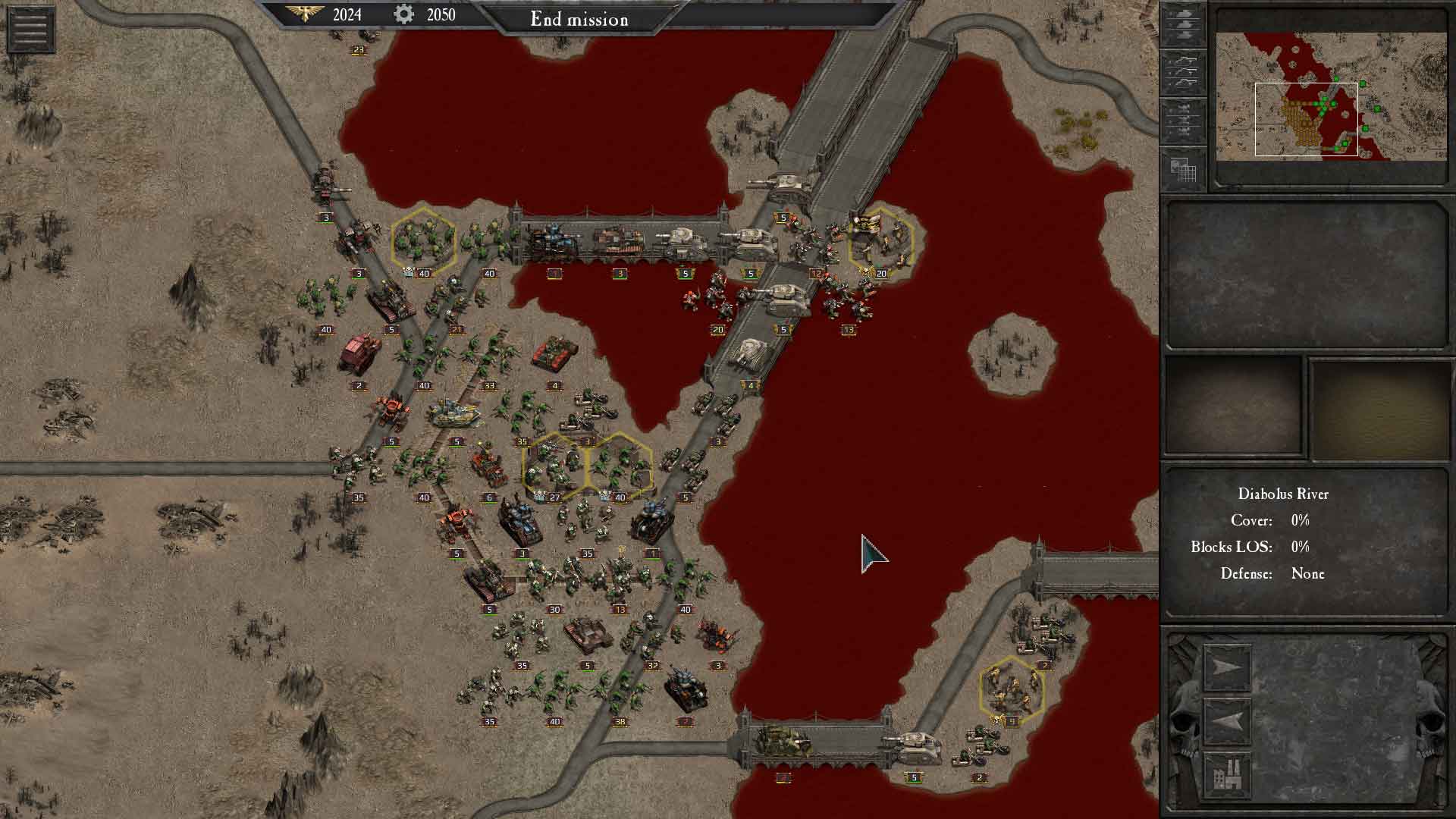Viewport: 1456px width, 819px height.
Task: Toggle the three-tank unit list icon
Action: coord(1183,25)
